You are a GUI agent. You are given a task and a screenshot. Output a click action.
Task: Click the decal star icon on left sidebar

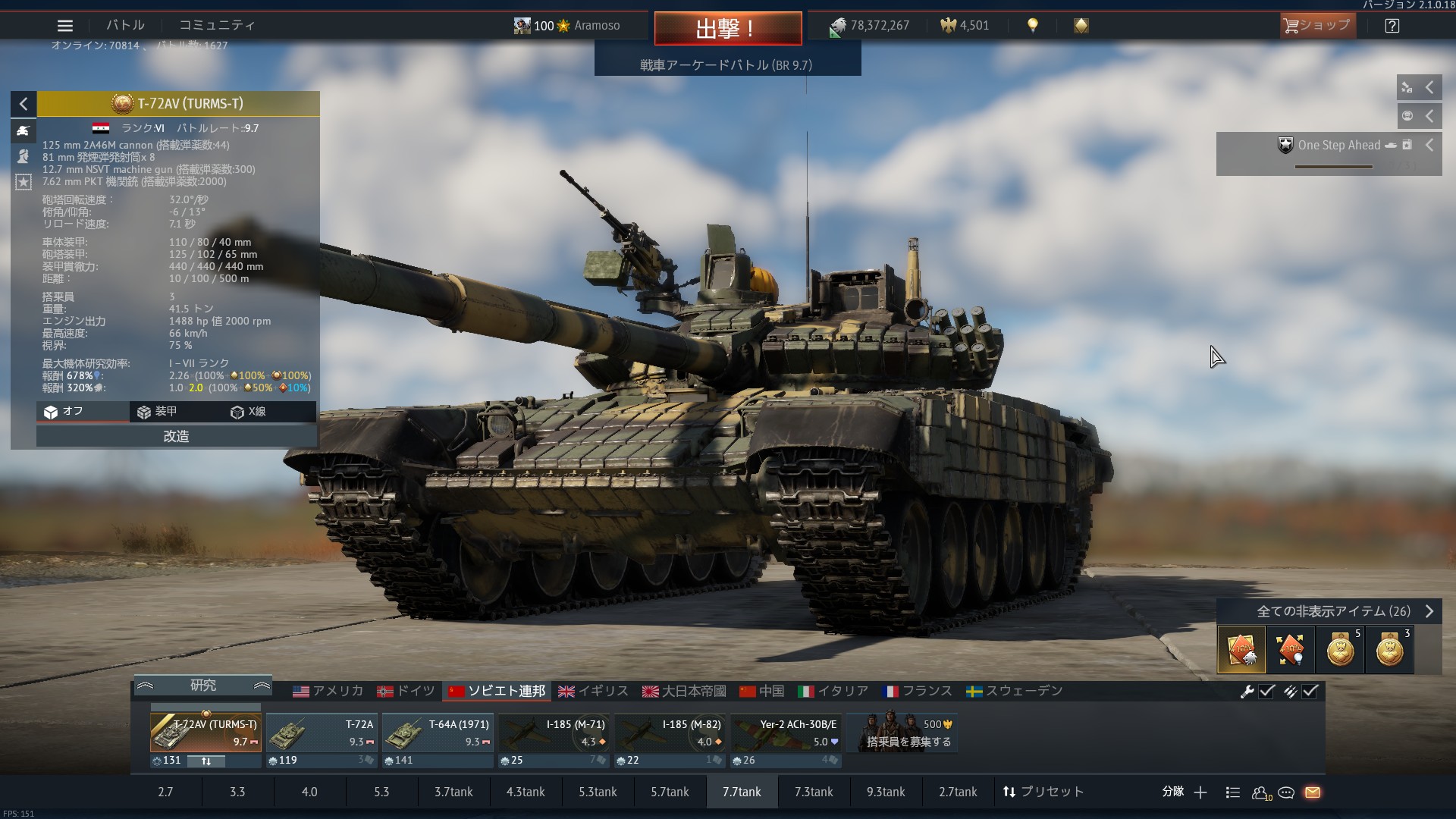(x=23, y=182)
